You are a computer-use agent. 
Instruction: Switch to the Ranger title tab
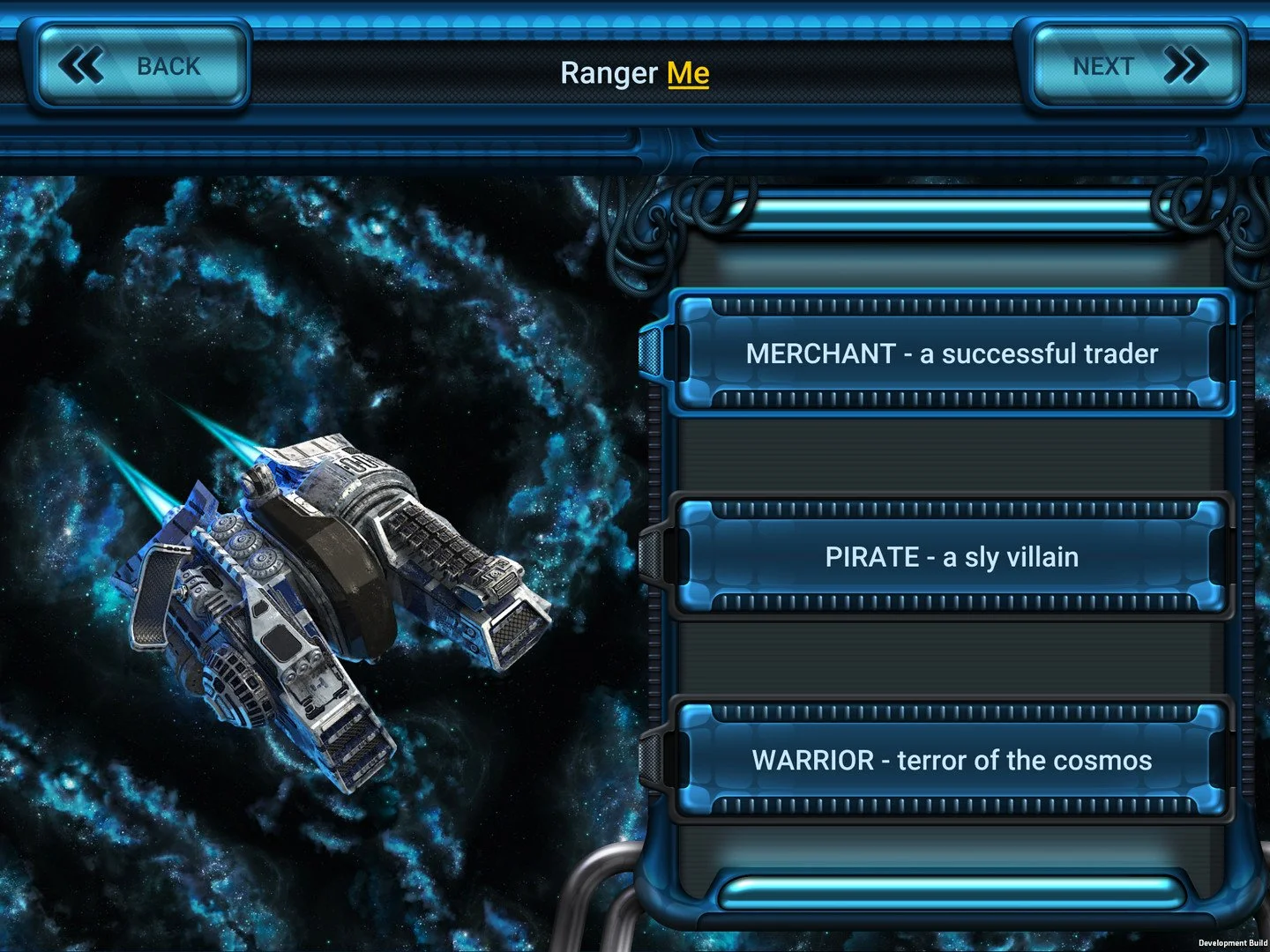(x=610, y=74)
